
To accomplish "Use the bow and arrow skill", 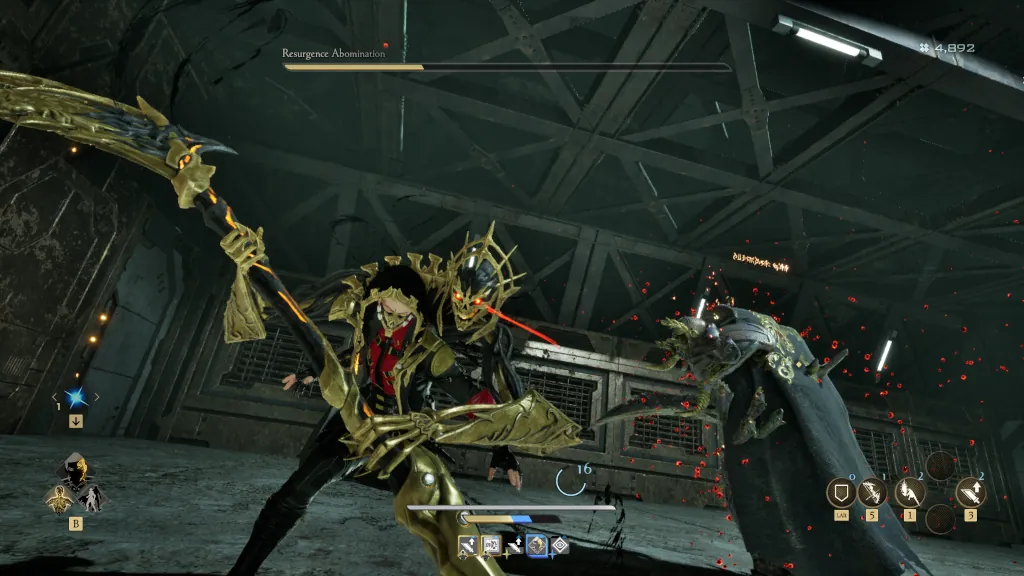I will coord(872,492).
